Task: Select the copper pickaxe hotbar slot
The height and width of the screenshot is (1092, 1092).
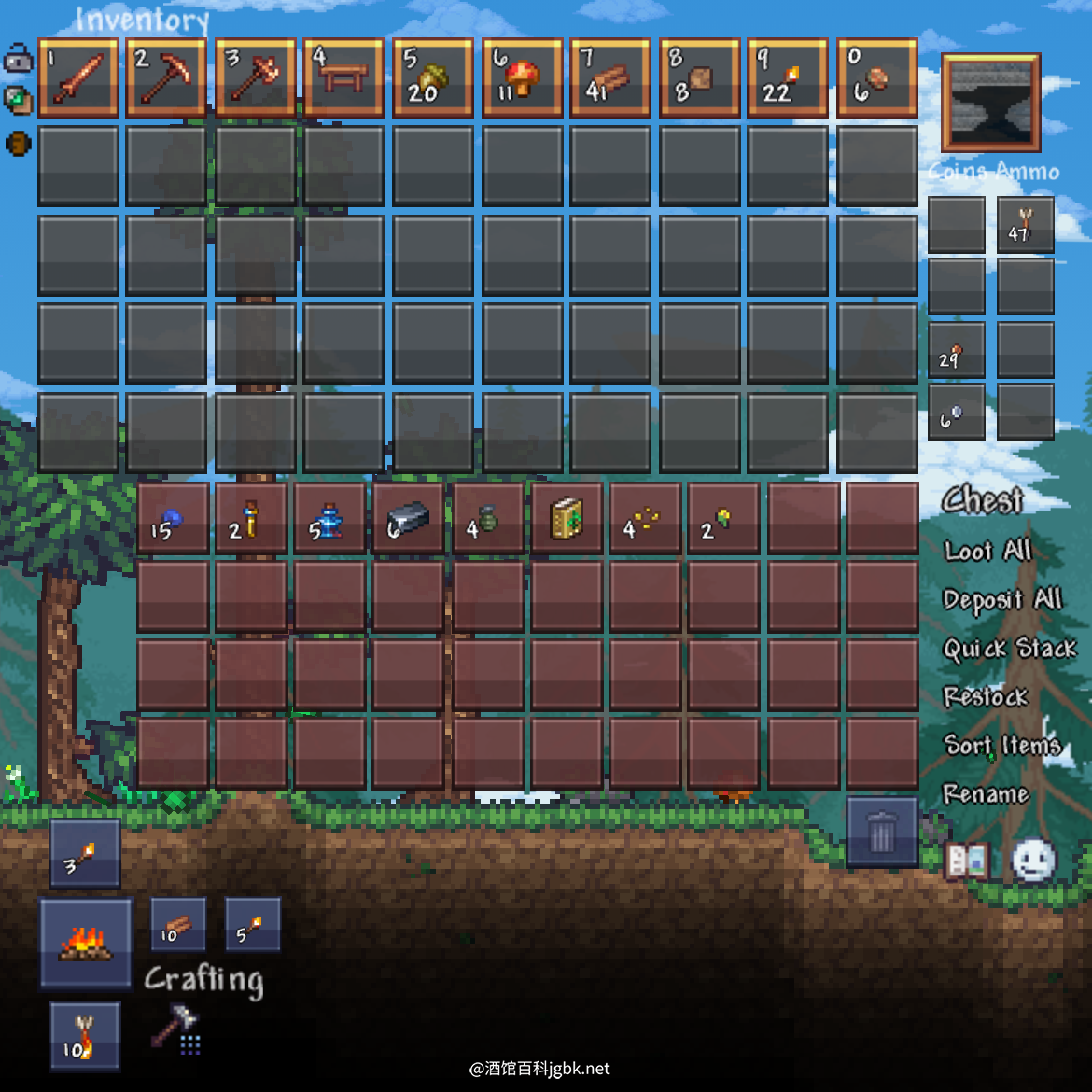Action: pos(166,78)
